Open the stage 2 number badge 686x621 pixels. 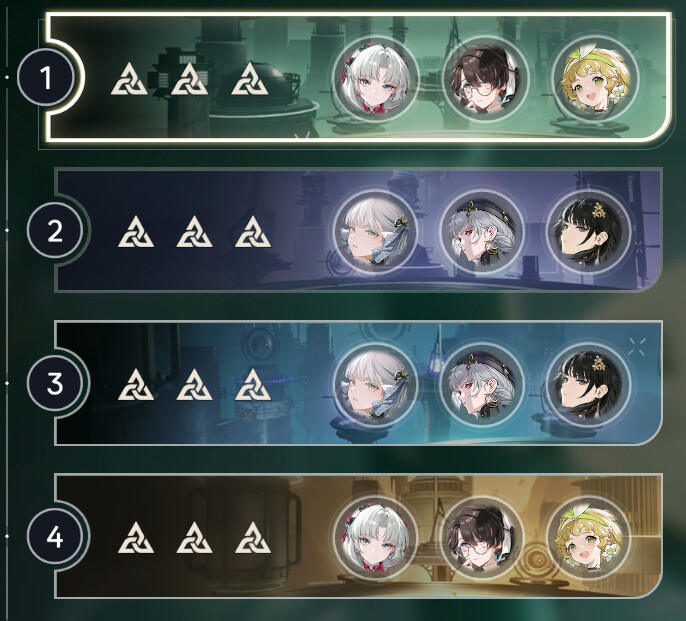(56, 231)
